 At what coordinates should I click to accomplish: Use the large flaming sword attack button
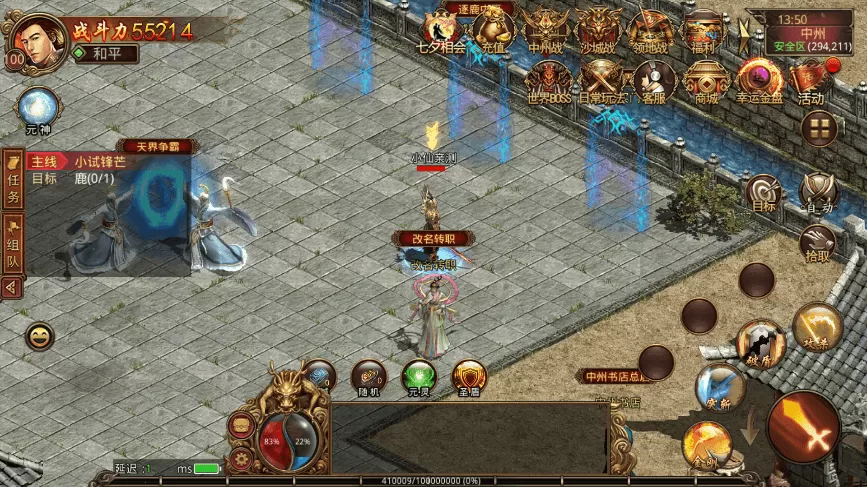click(803, 427)
